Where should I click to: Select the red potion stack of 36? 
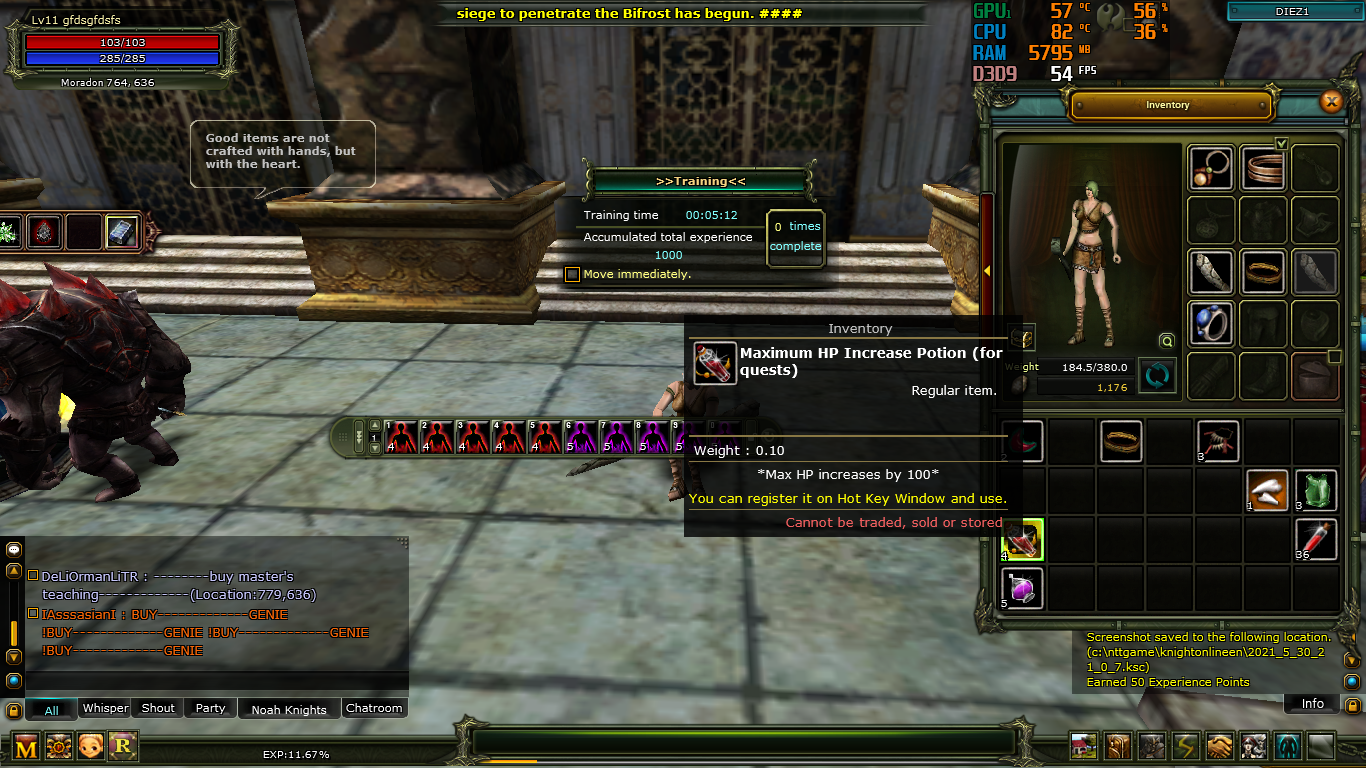(1316, 540)
